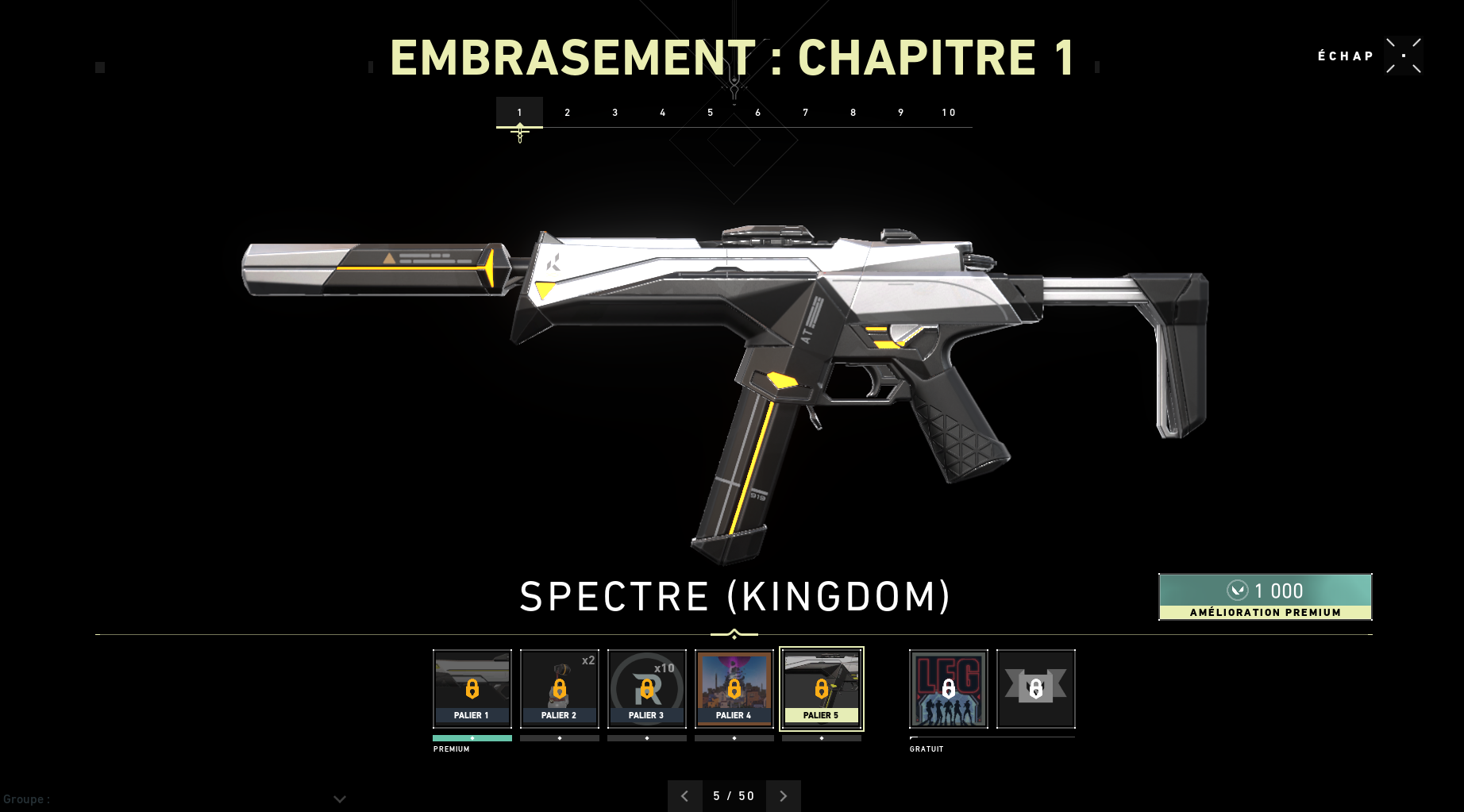Select the Palier 5 Spectre Kingdom reward
The height and width of the screenshot is (812, 1464).
pyautogui.click(x=822, y=688)
